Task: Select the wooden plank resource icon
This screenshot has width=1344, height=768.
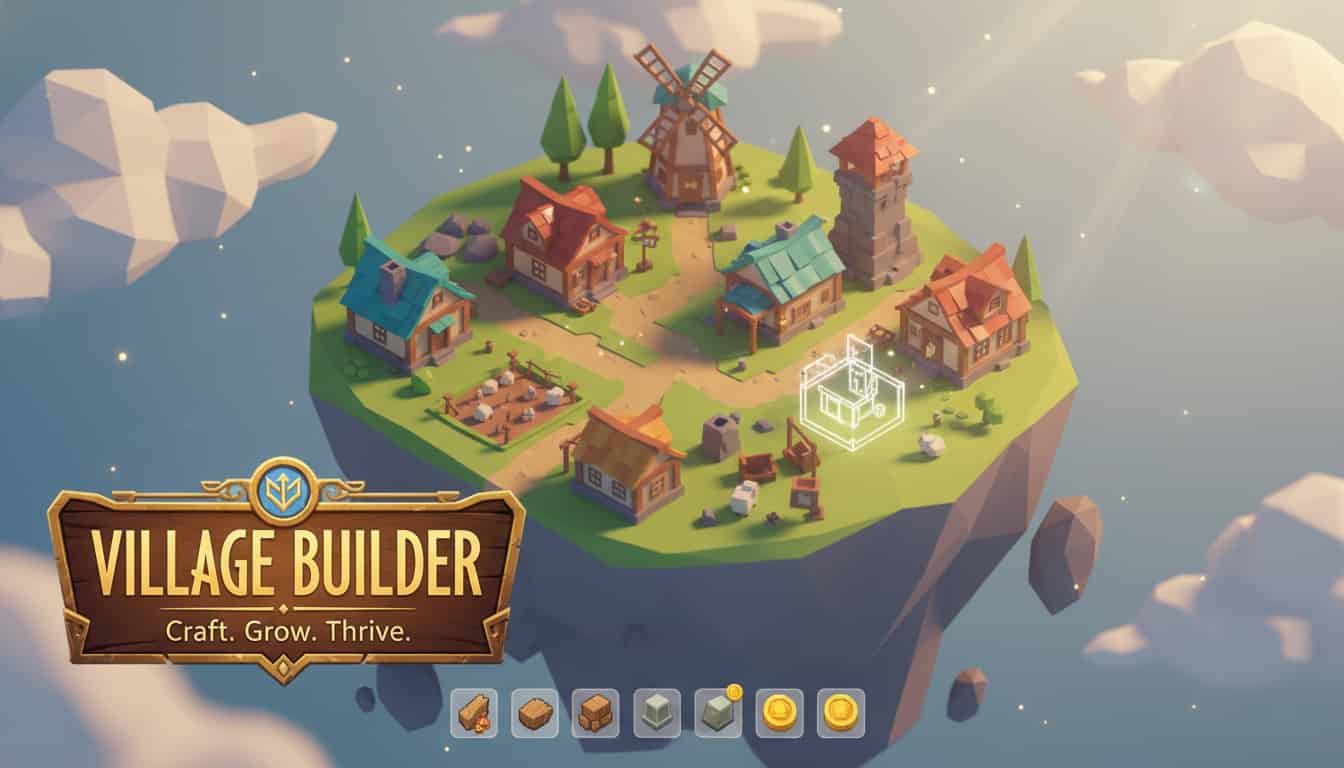Action: point(534,713)
